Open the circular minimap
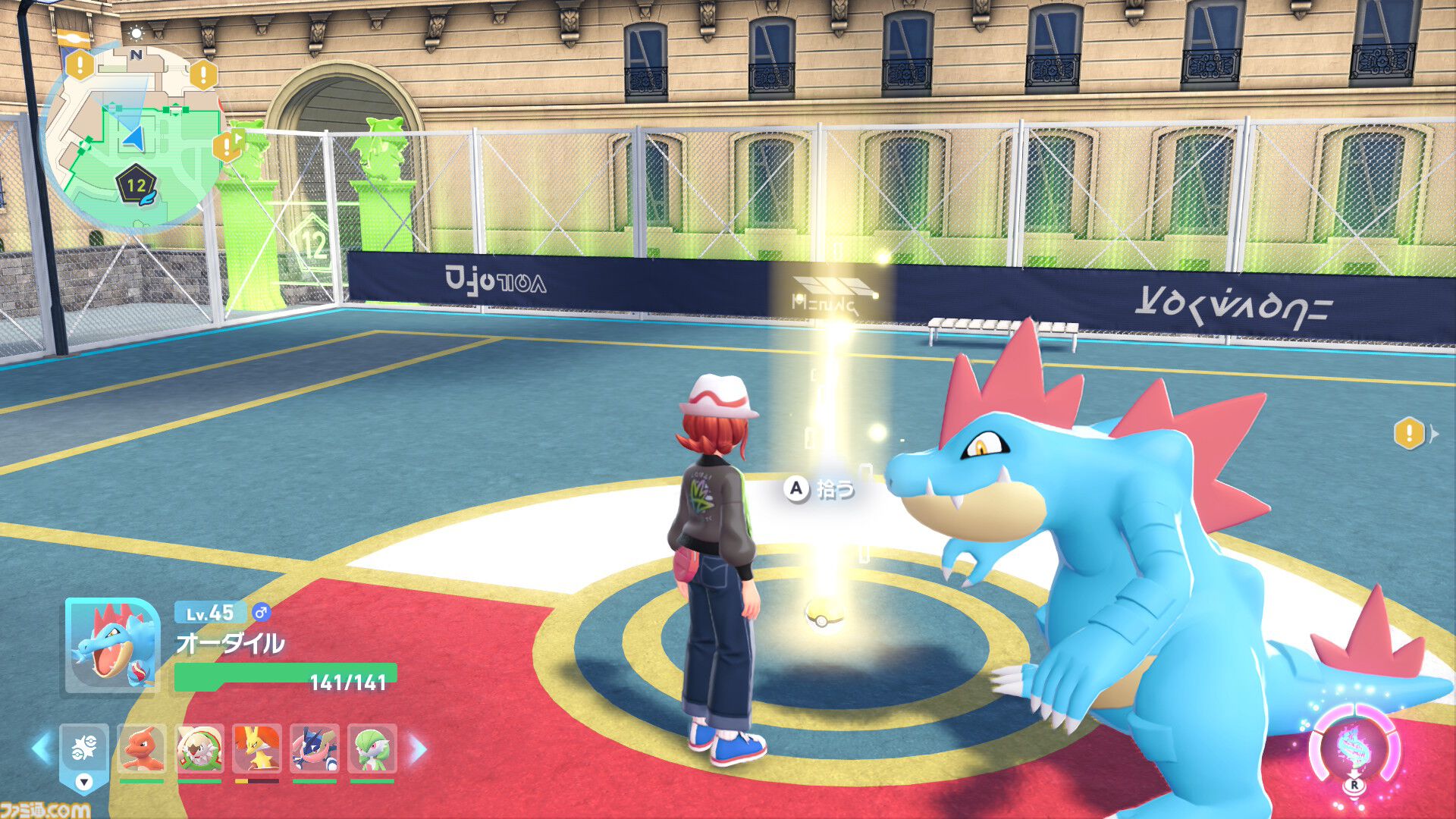The width and height of the screenshot is (1456, 819). pos(133,136)
